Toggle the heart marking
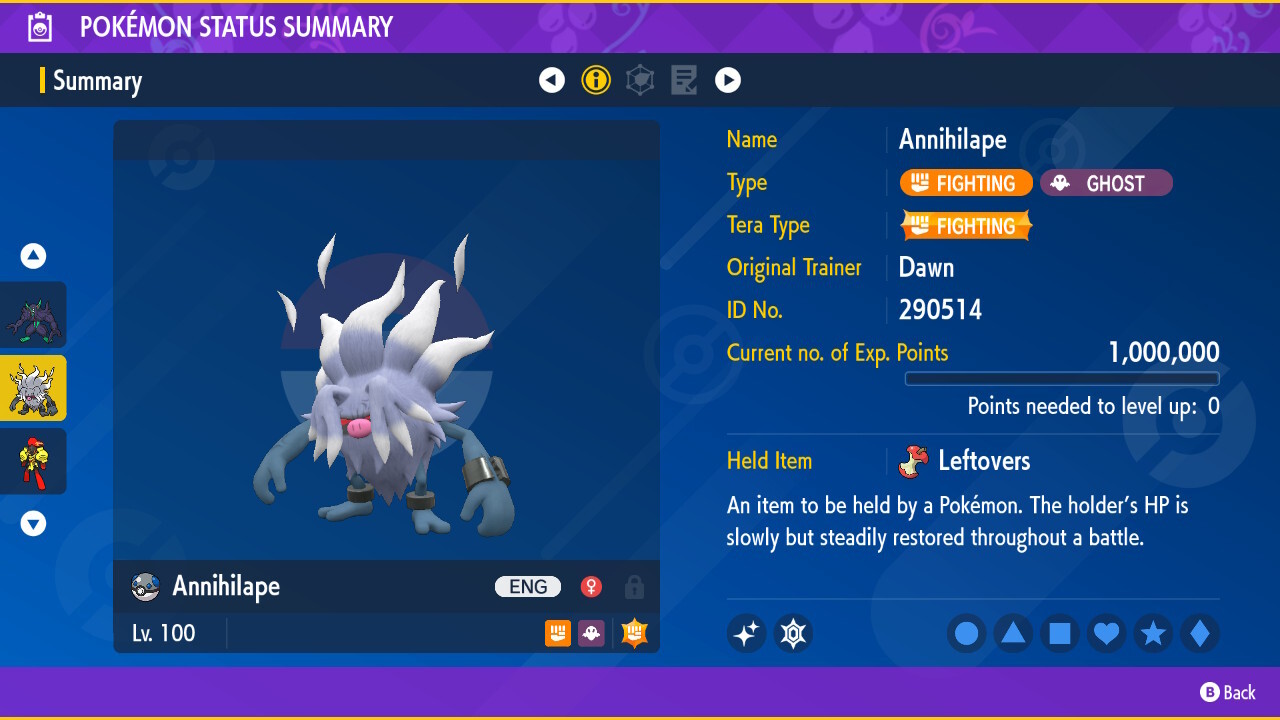Screen dimensions: 1280x720 (1106, 633)
